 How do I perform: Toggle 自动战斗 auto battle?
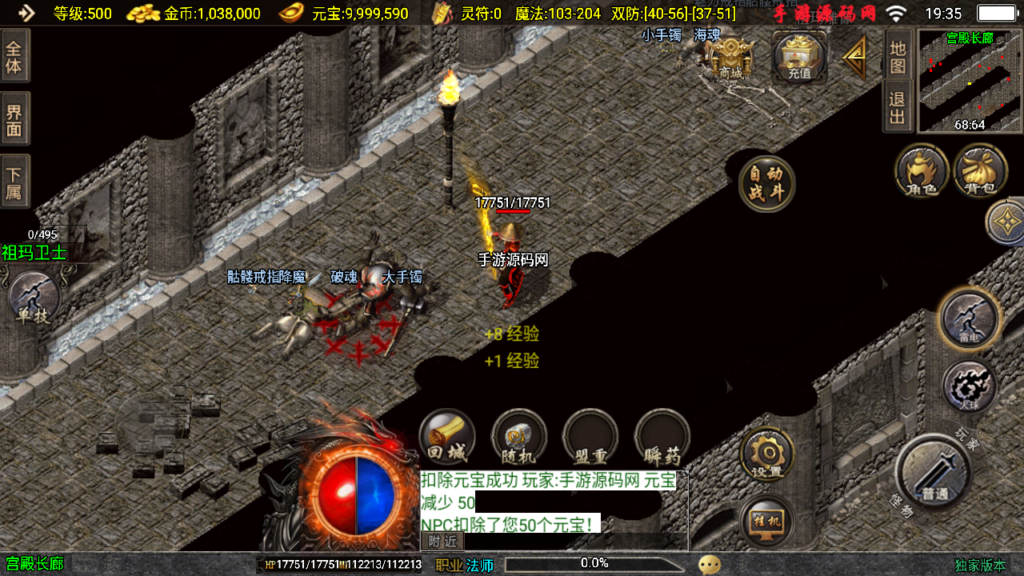(x=766, y=184)
